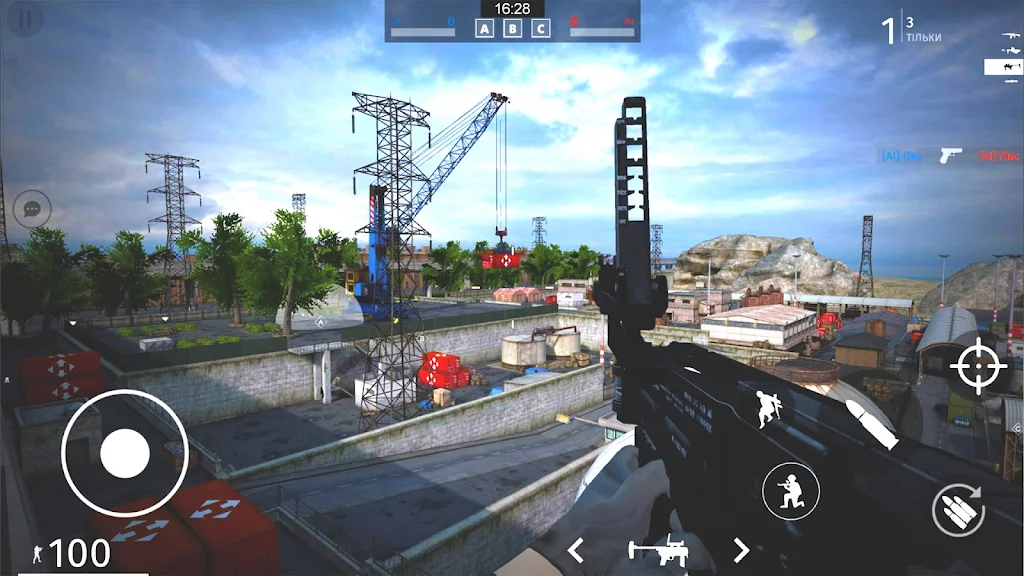
Task: Crouch using the kneeling soldier button
Action: click(791, 491)
